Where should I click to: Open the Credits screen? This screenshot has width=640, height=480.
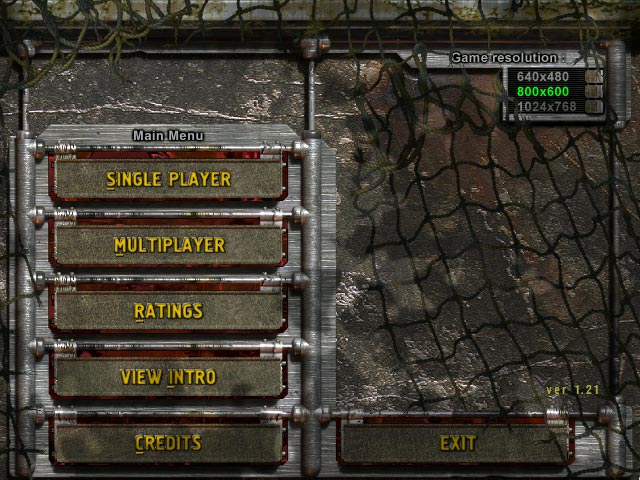tap(168, 442)
